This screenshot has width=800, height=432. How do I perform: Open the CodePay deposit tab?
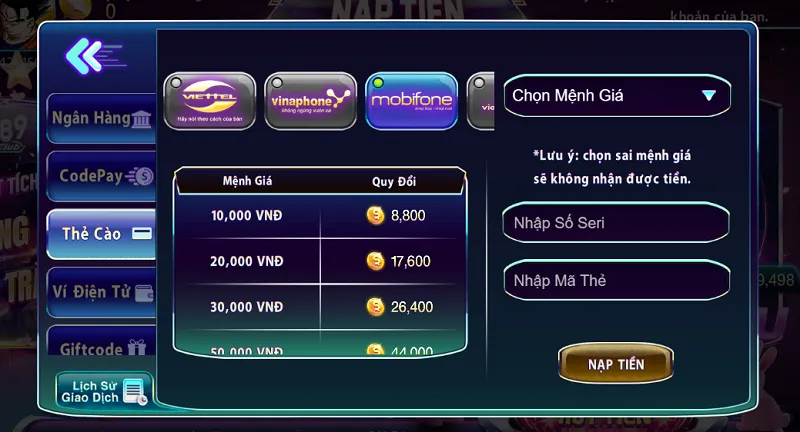pyautogui.click(x=102, y=176)
